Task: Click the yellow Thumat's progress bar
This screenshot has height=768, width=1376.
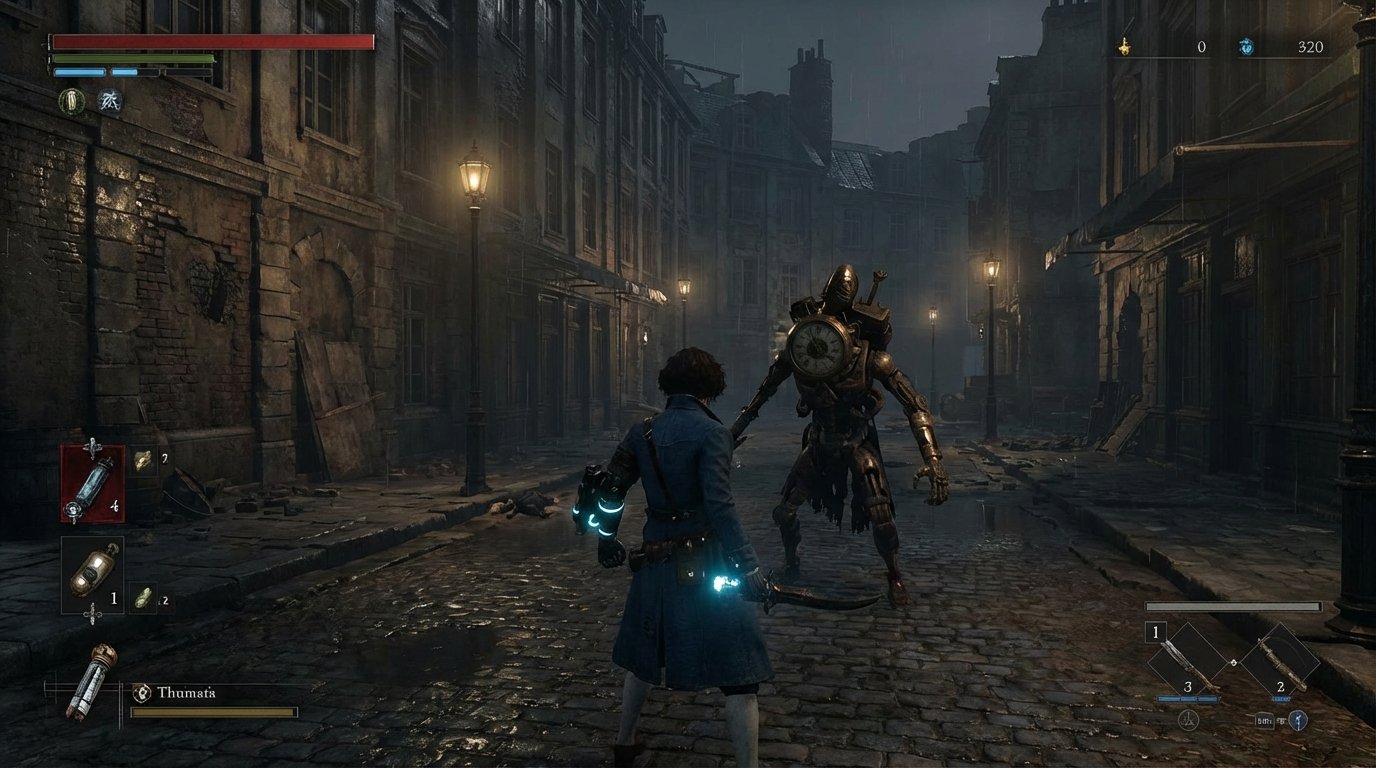Action: click(215, 714)
